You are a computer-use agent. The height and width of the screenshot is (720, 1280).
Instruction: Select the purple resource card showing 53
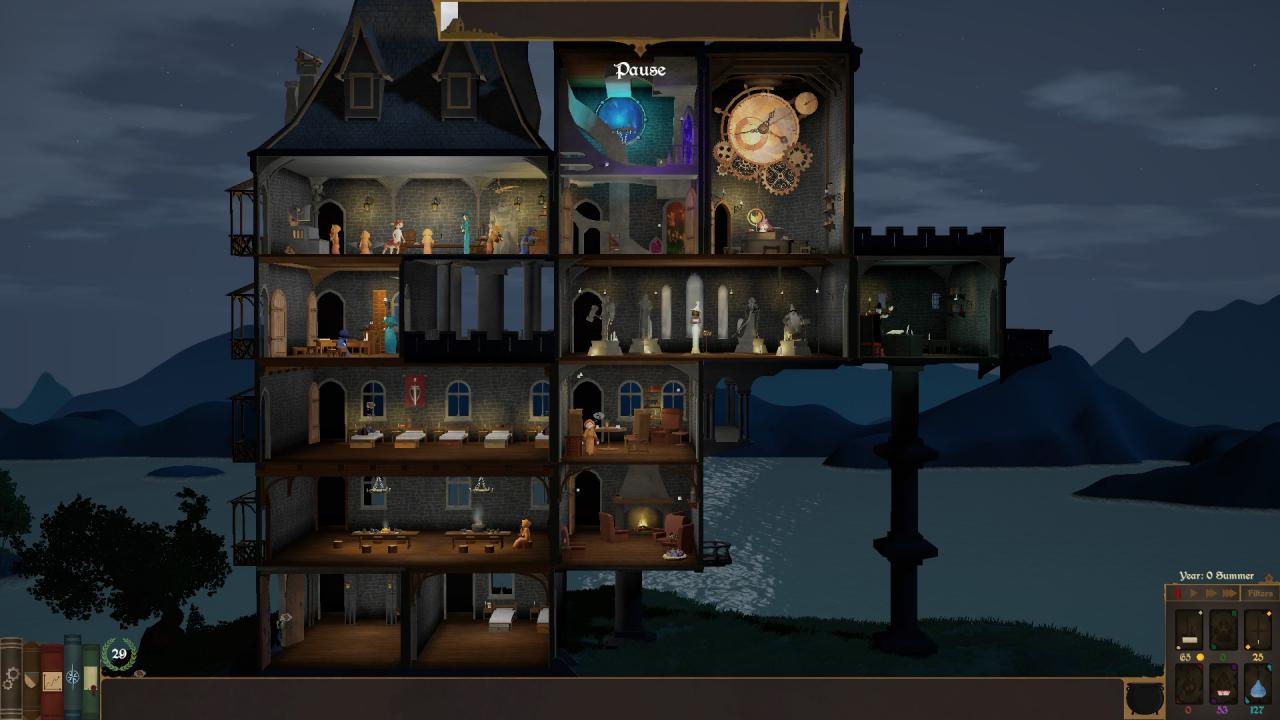(x=1223, y=685)
